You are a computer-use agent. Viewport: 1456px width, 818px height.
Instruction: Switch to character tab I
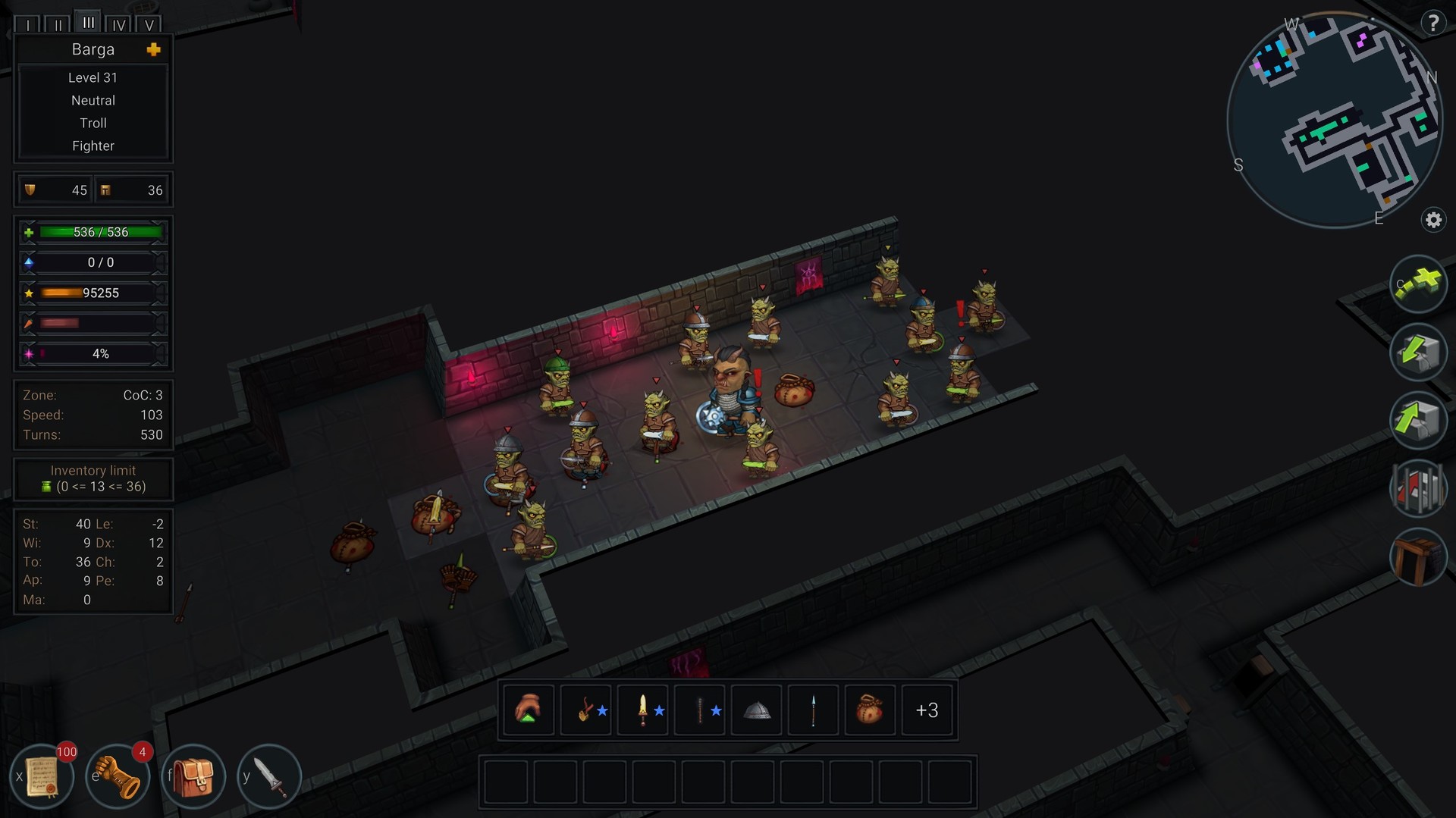[x=28, y=24]
